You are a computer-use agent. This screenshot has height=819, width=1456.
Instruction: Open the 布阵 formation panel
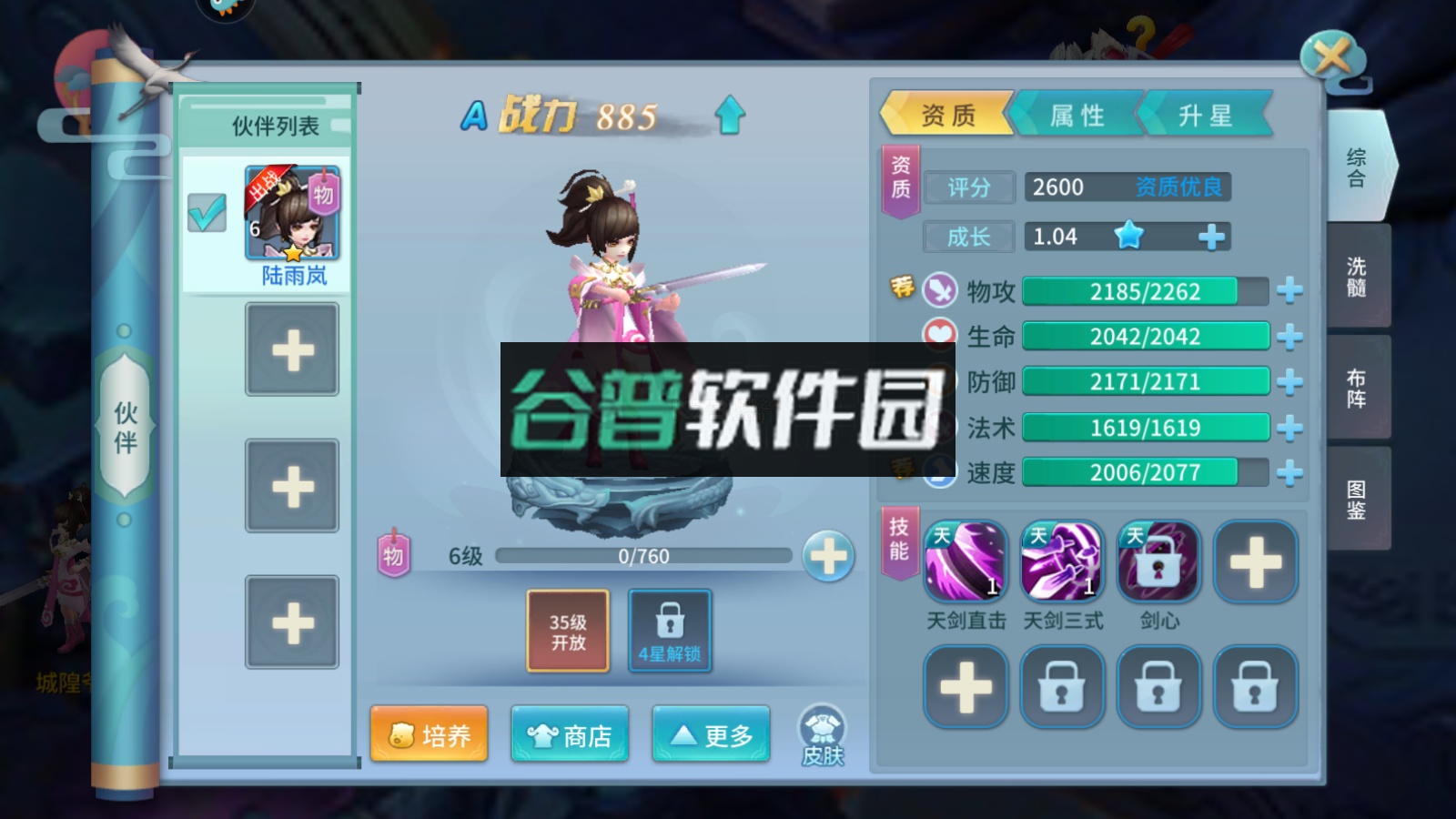point(1356,387)
